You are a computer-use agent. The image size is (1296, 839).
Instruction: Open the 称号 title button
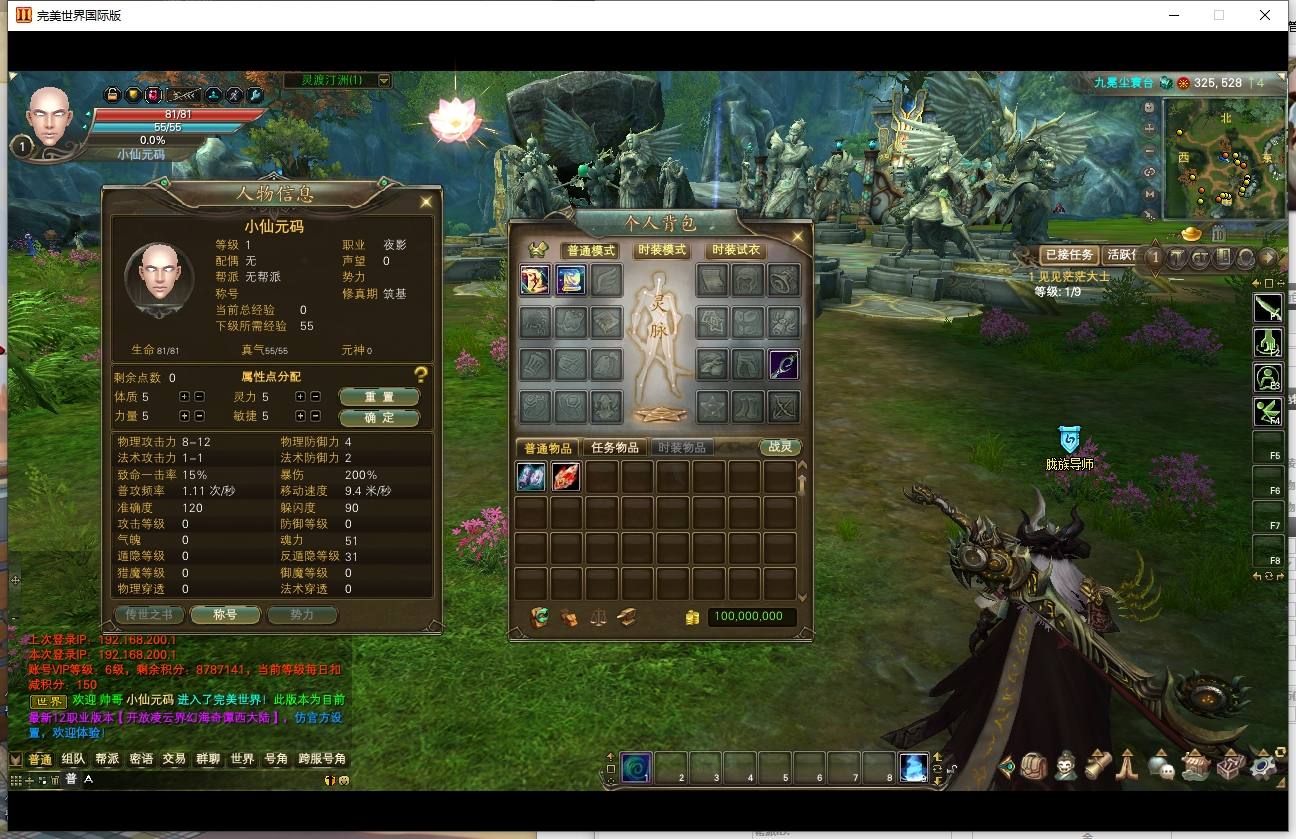tap(225, 615)
